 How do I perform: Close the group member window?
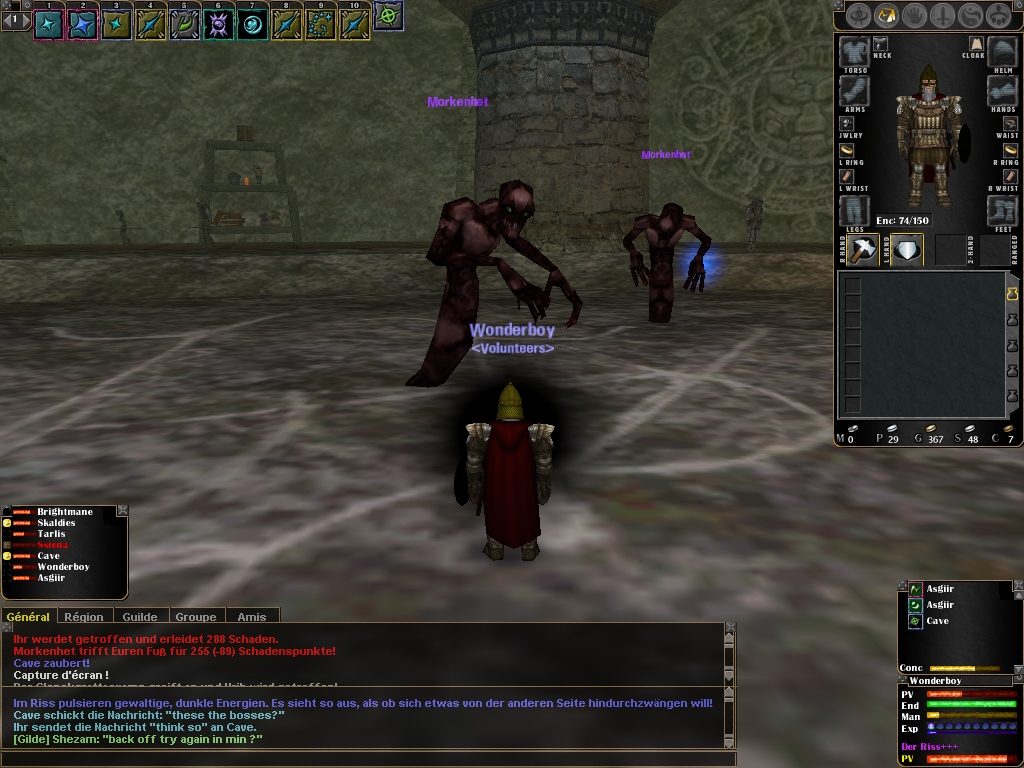click(122, 511)
